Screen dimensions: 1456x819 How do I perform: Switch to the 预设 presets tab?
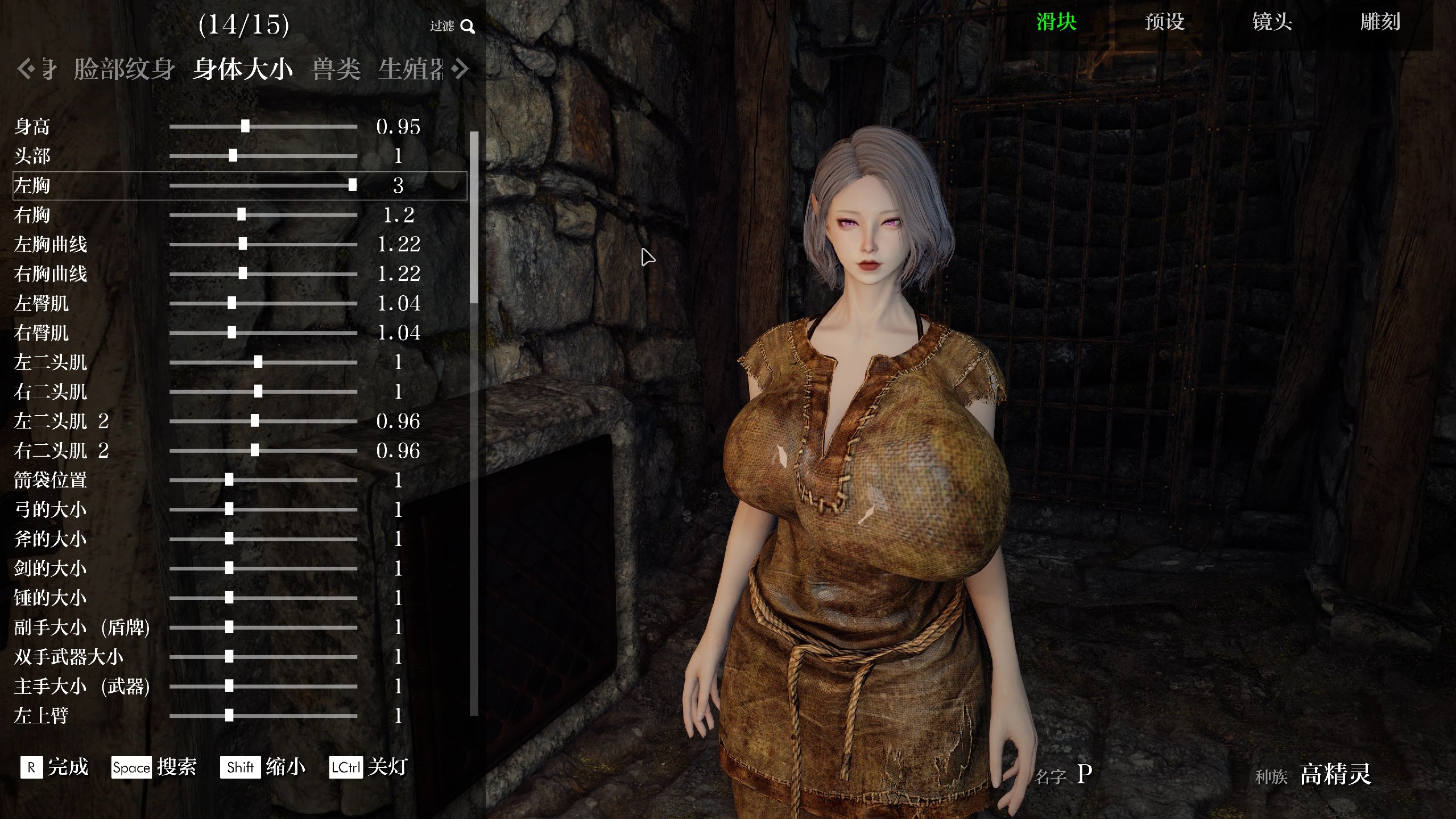(x=1164, y=22)
